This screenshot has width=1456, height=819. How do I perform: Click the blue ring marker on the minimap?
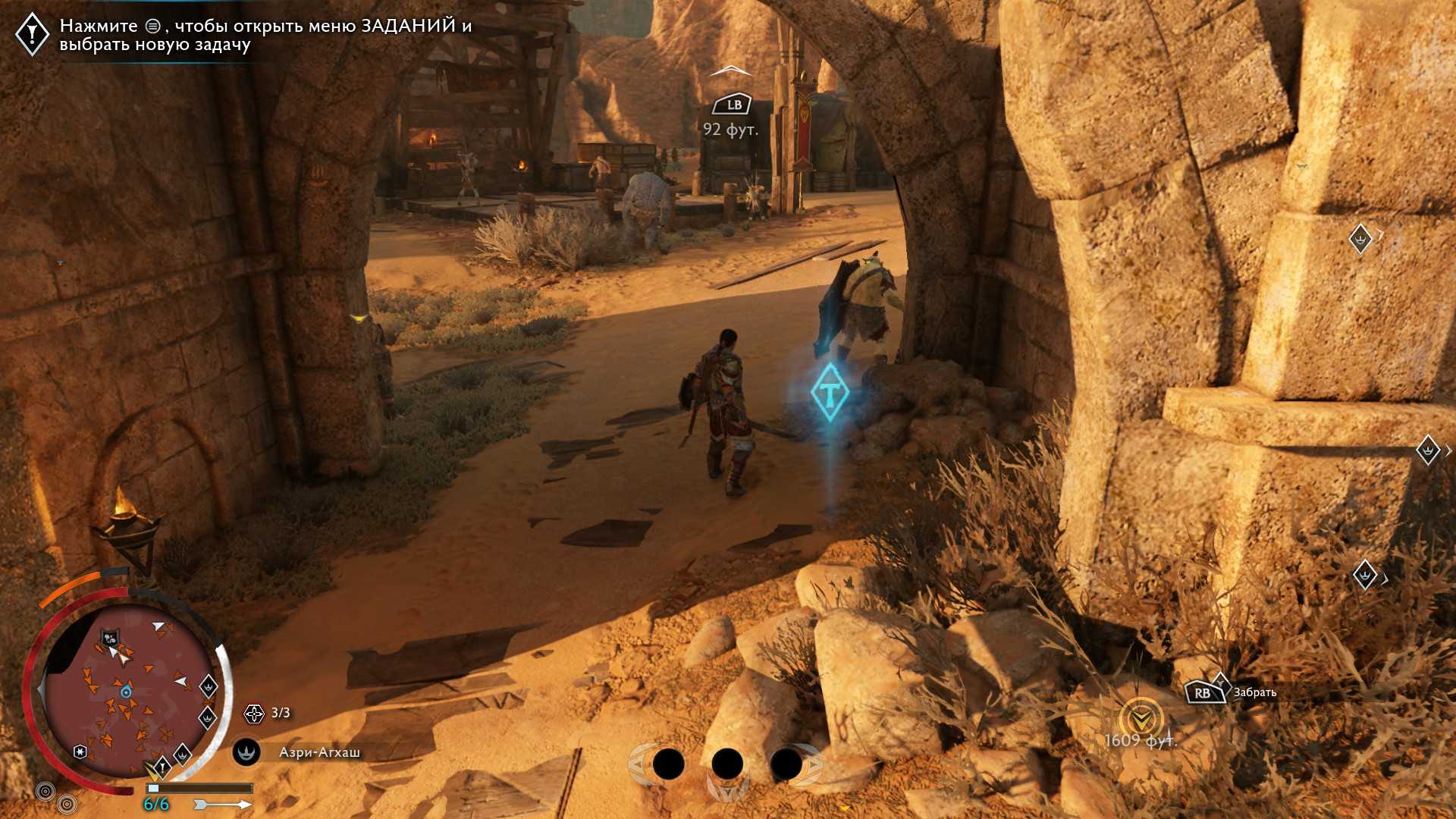126,692
